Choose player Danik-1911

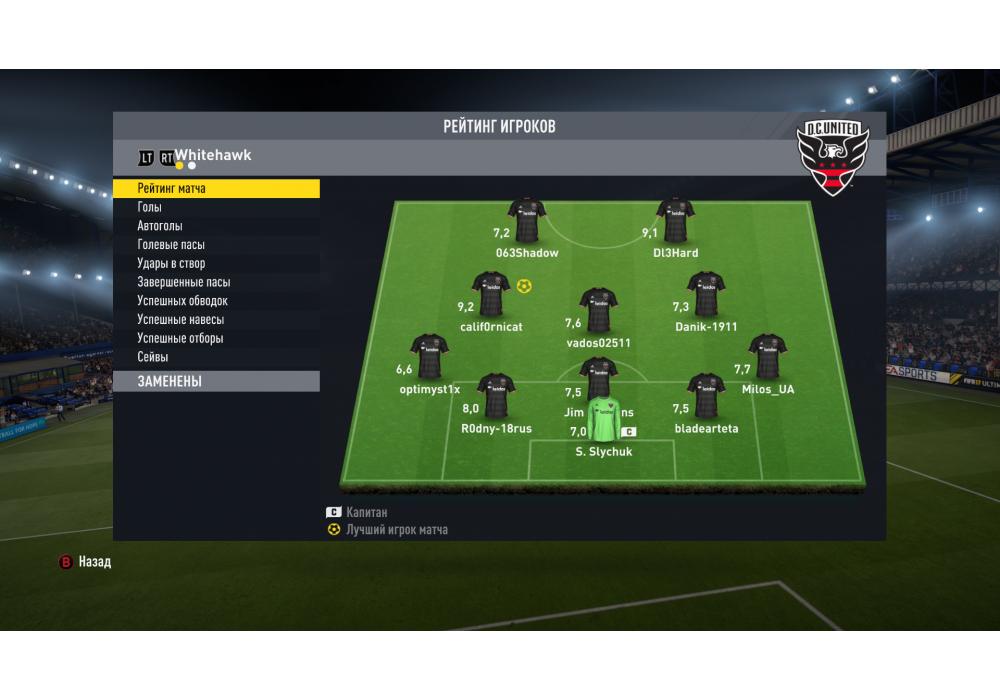tap(705, 295)
